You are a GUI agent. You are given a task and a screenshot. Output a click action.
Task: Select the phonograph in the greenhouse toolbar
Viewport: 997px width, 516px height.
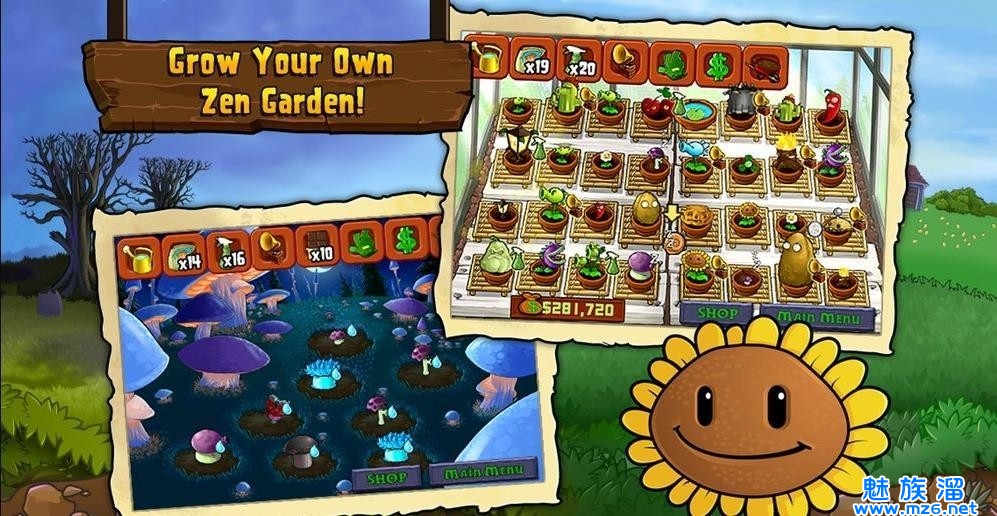click(626, 62)
